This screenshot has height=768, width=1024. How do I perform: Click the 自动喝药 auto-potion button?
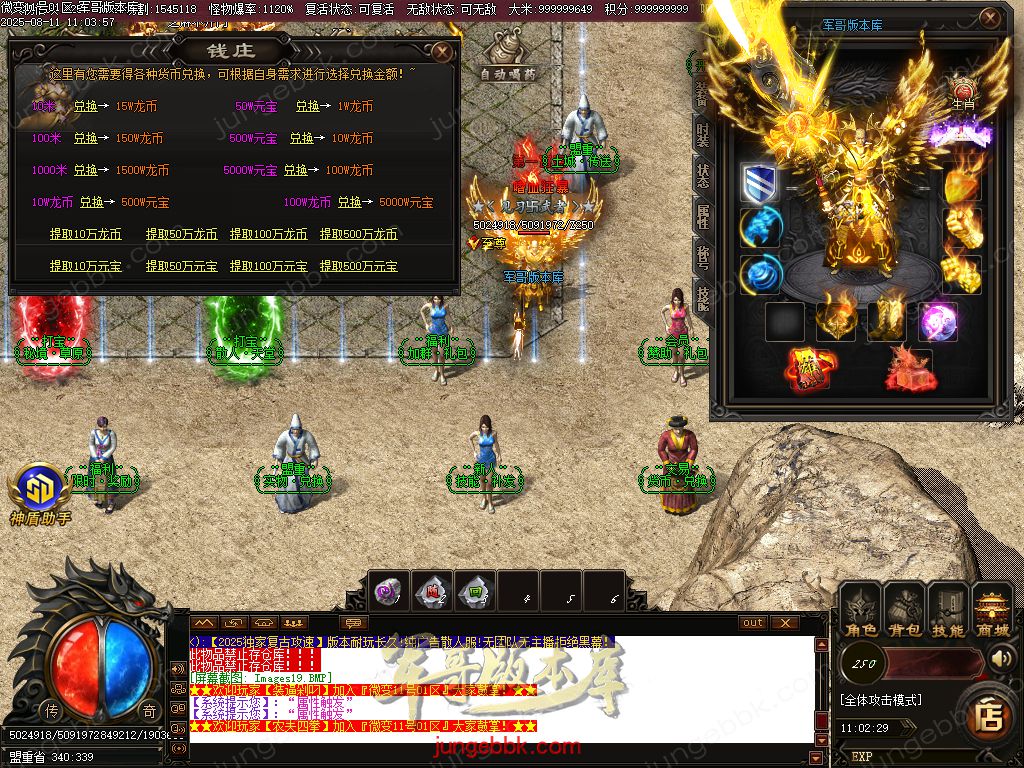508,57
